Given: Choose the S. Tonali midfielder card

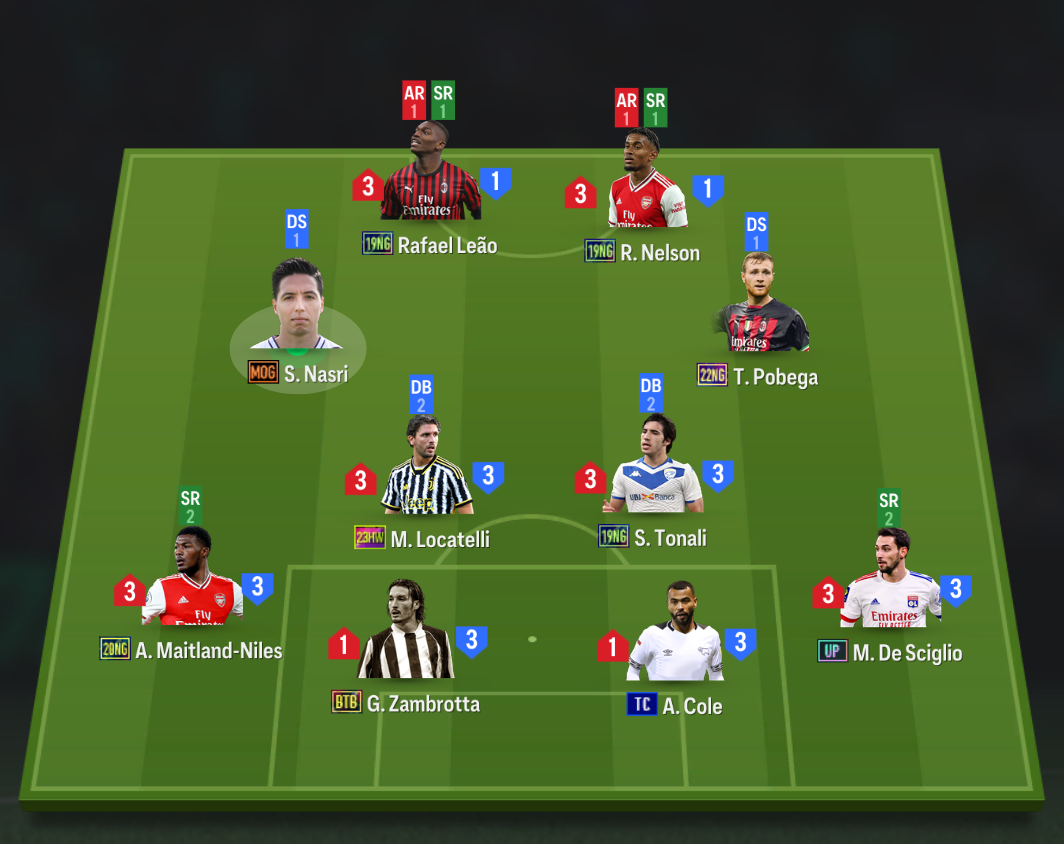Looking at the screenshot, I should point(655,471).
